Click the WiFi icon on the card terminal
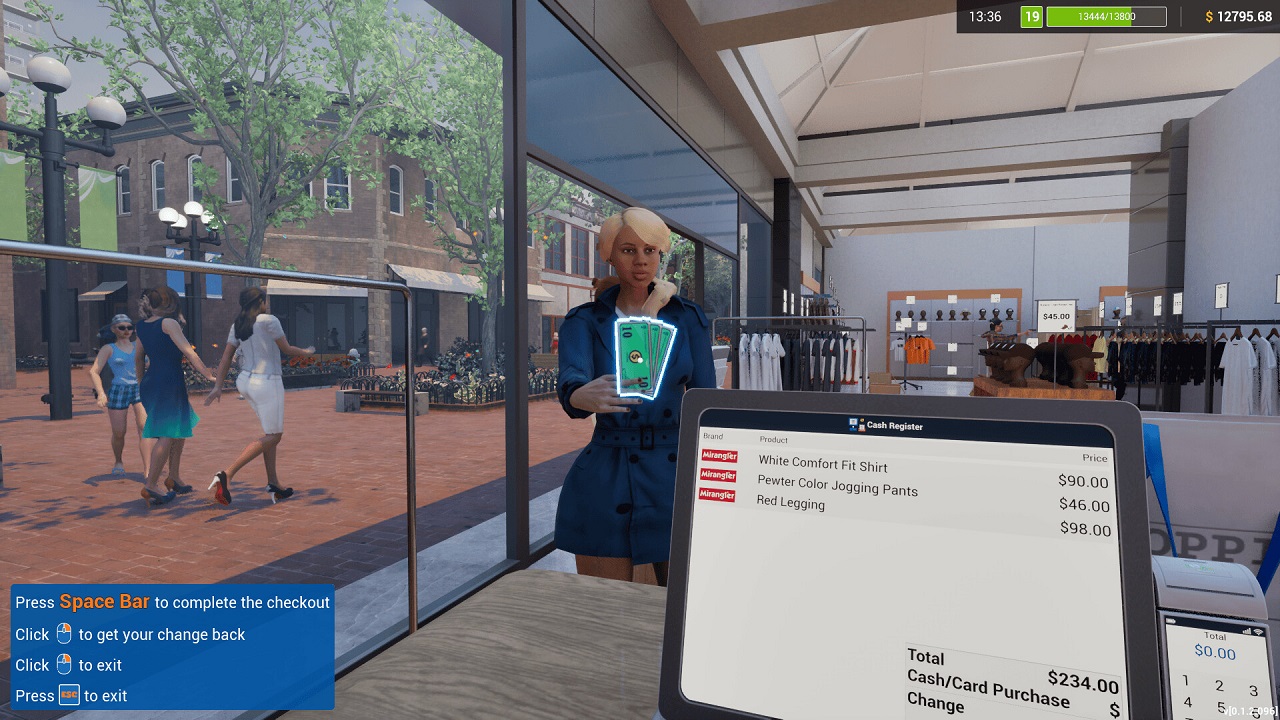 click(x=1257, y=631)
